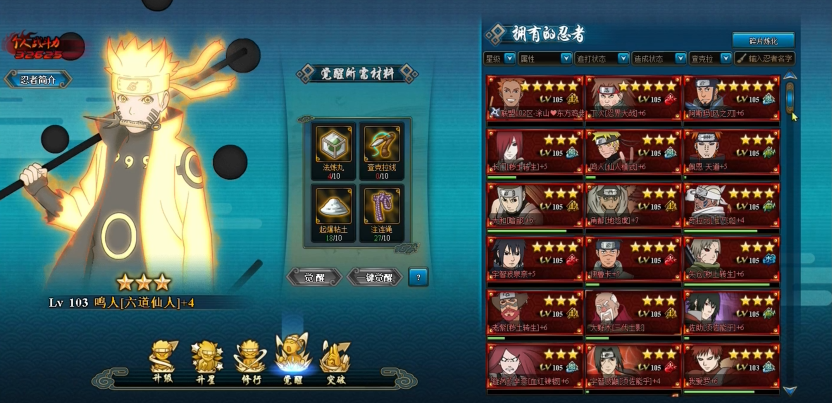Select the 注连绳 rope material slot
The height and width of the screenshot is (403, 832).
point(380,207)
